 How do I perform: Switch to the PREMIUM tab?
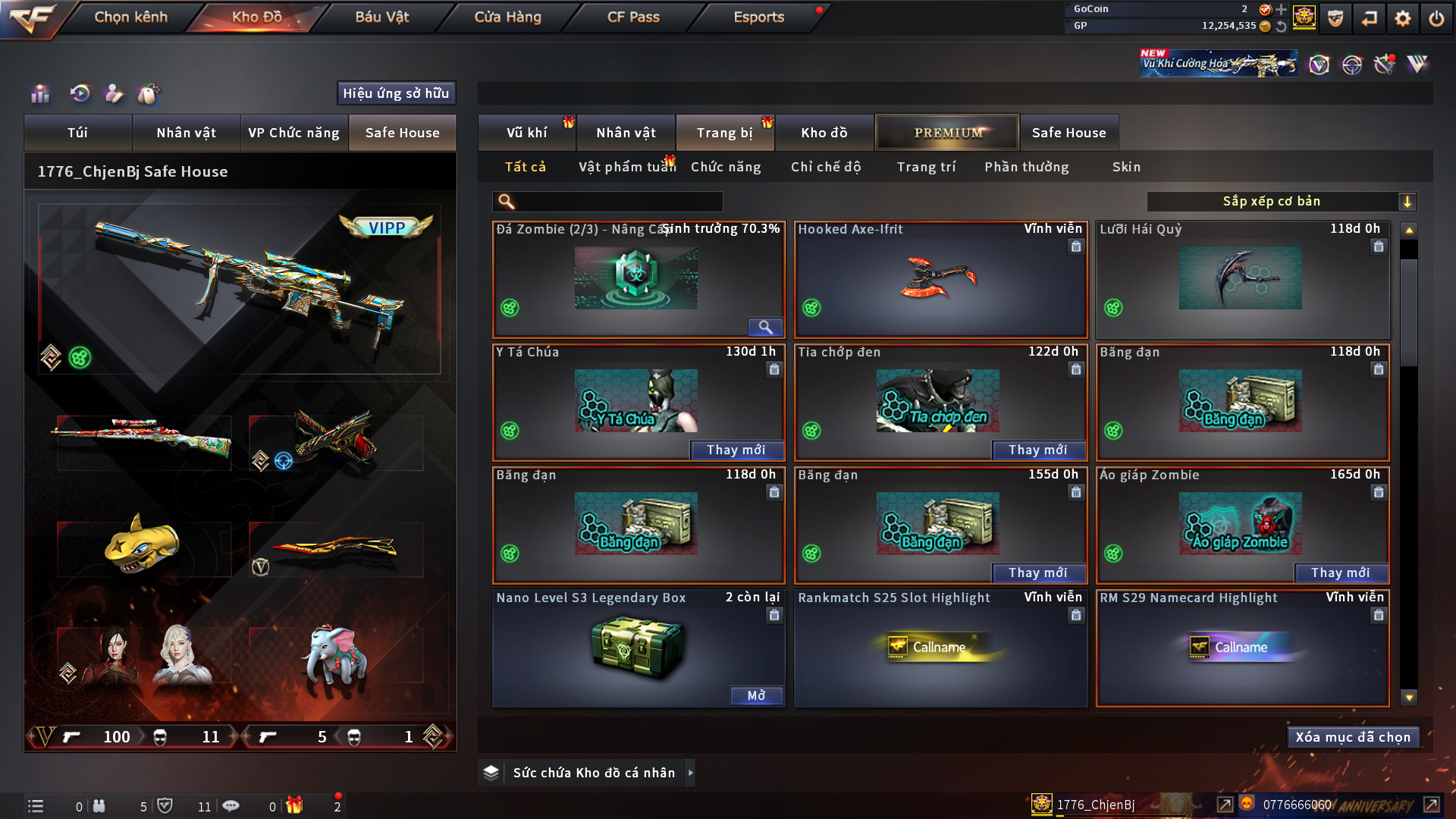tap(947, 133)
